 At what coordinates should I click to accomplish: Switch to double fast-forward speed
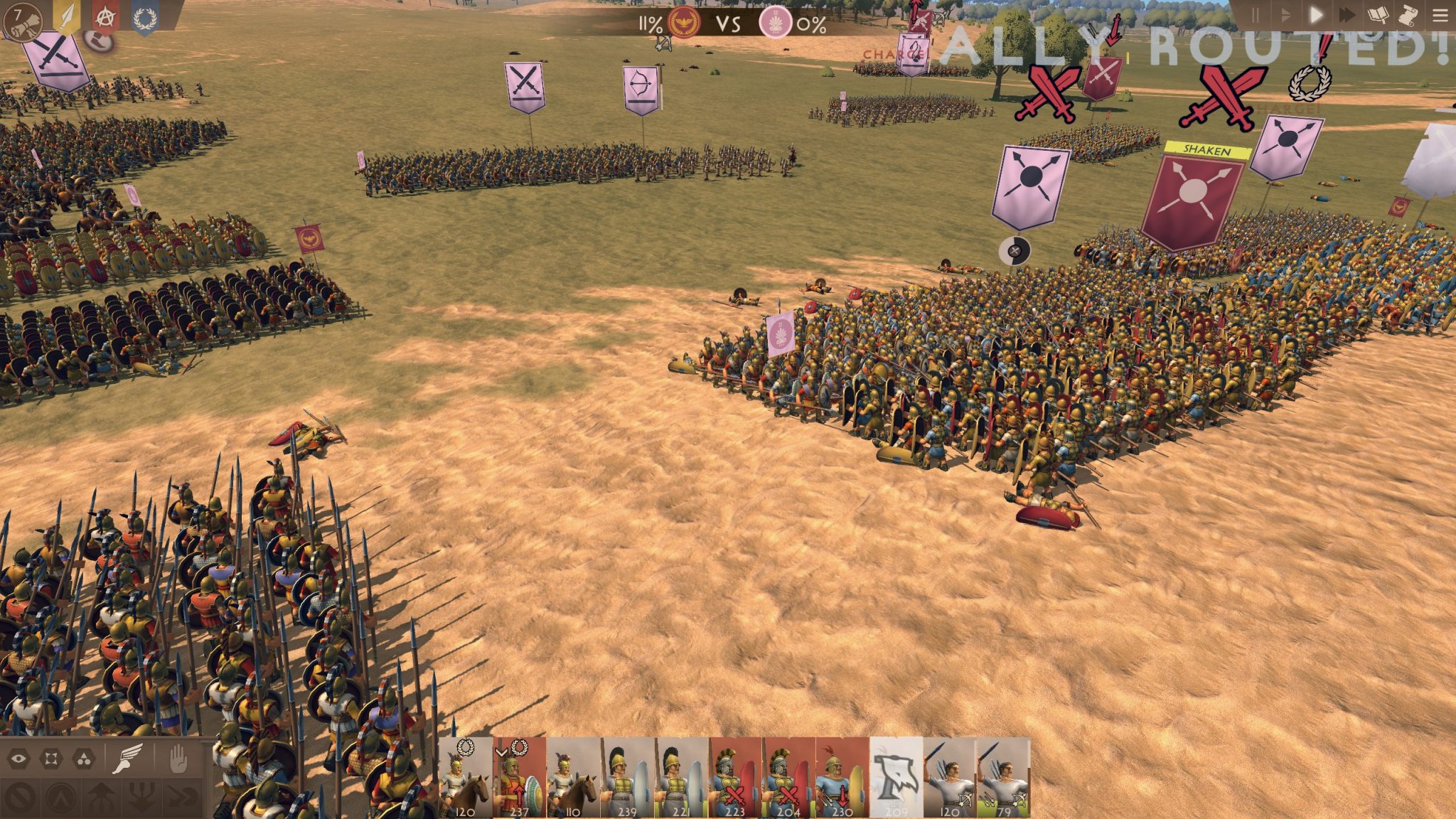click(1347, 15)
